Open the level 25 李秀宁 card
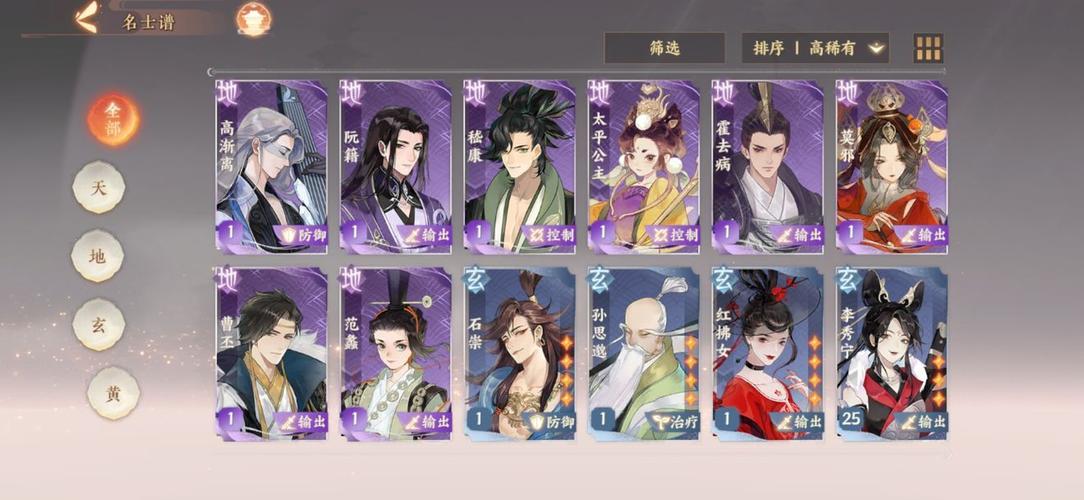Image resolution: width=1084 pixels, height=500 pixels. 891,352
